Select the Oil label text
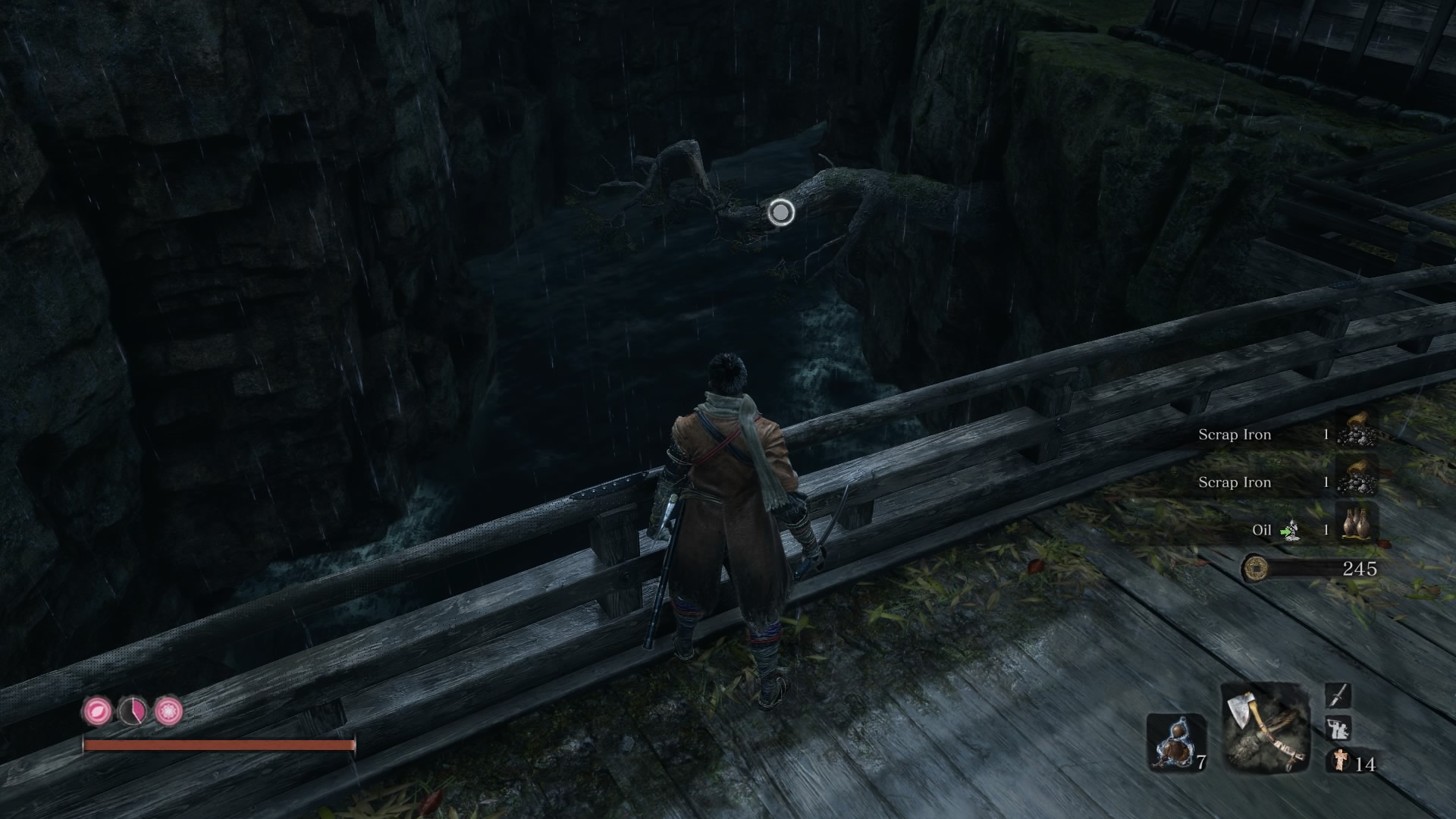This screenshot has width=1456, height=819. point(1262,531)
